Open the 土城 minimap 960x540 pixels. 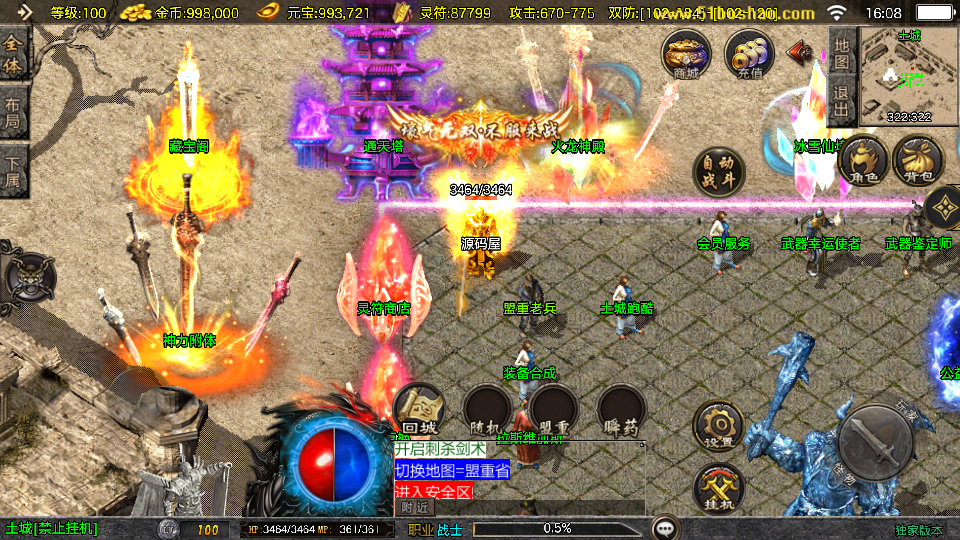(909, 72)
